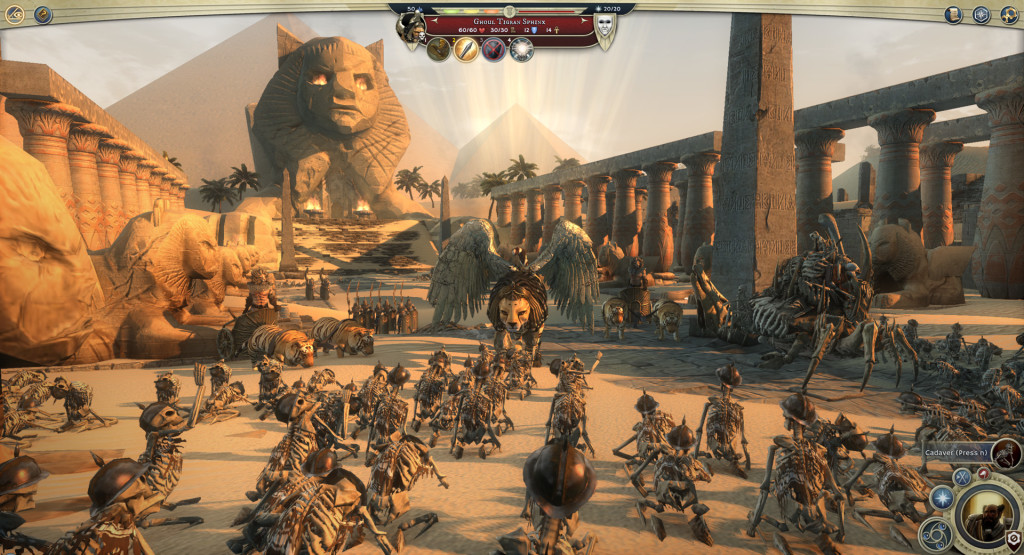This screenshot has height=555, width=1024.
Task: Select the Ghoul Tigran Sphinx unit portrait
Action: coord(410,29)
